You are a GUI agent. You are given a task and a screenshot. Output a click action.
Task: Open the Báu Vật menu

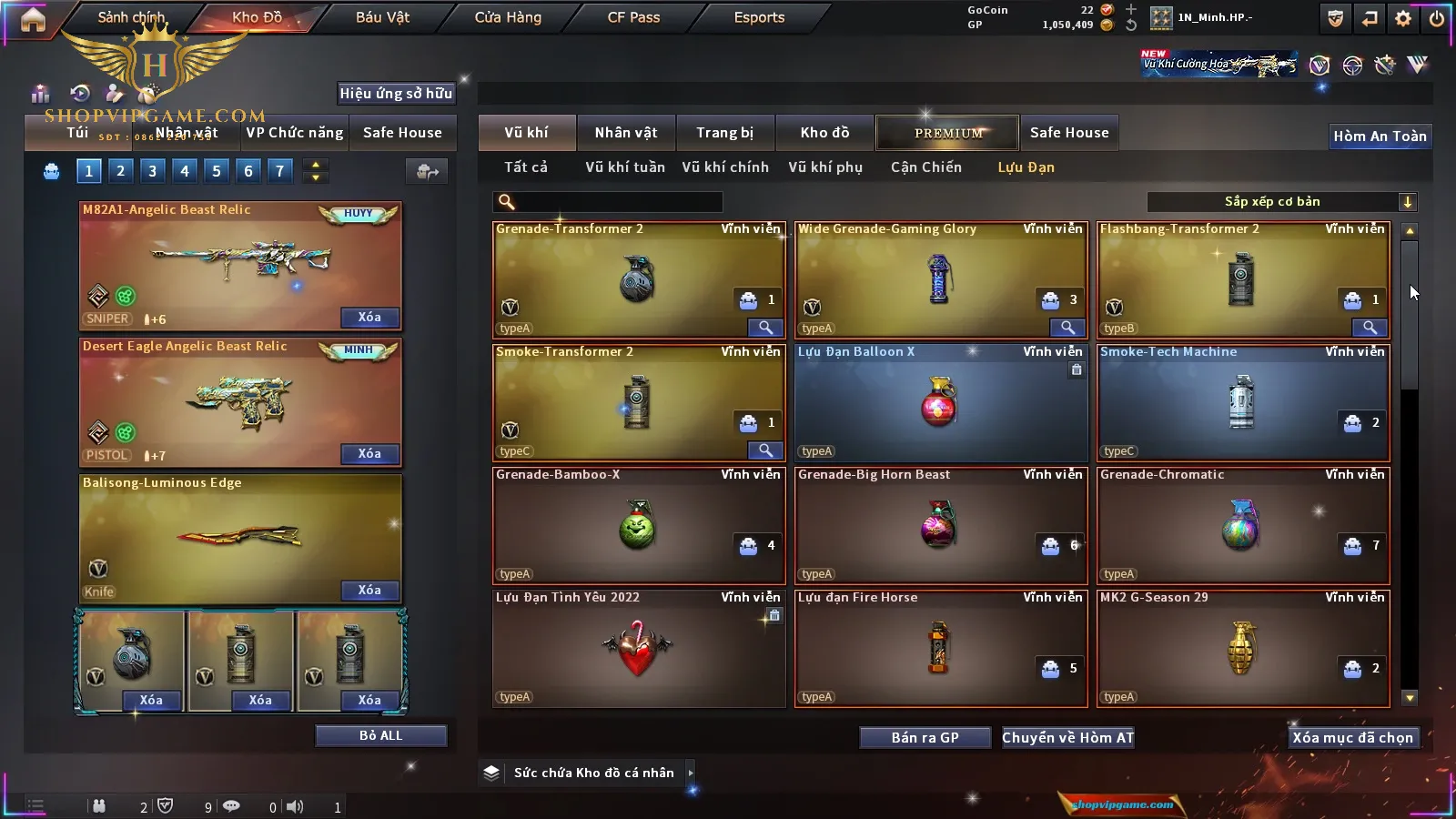(x=382, y=17)
